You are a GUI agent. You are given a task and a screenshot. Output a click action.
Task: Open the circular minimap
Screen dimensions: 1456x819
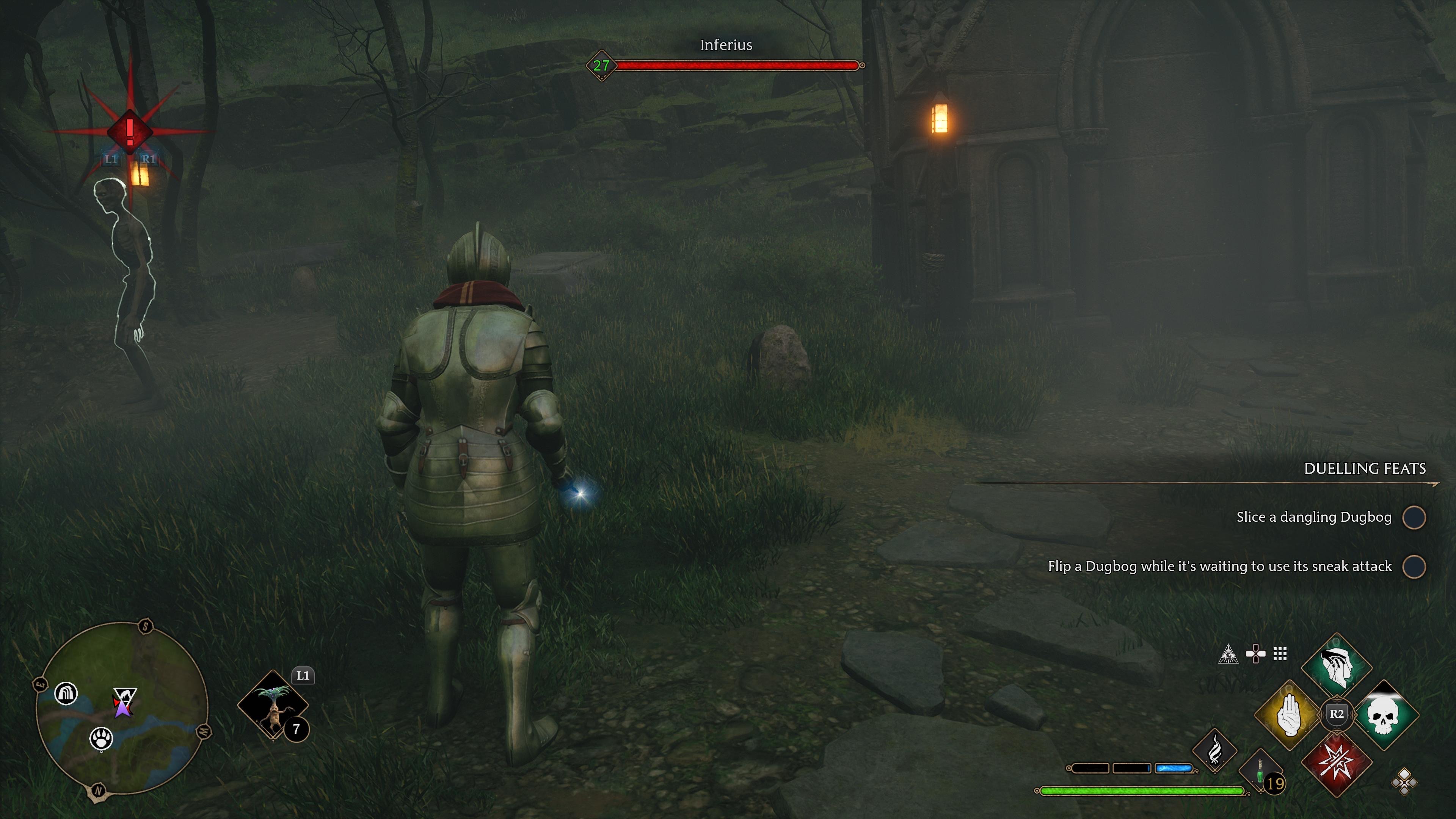(x=121, y=710)
